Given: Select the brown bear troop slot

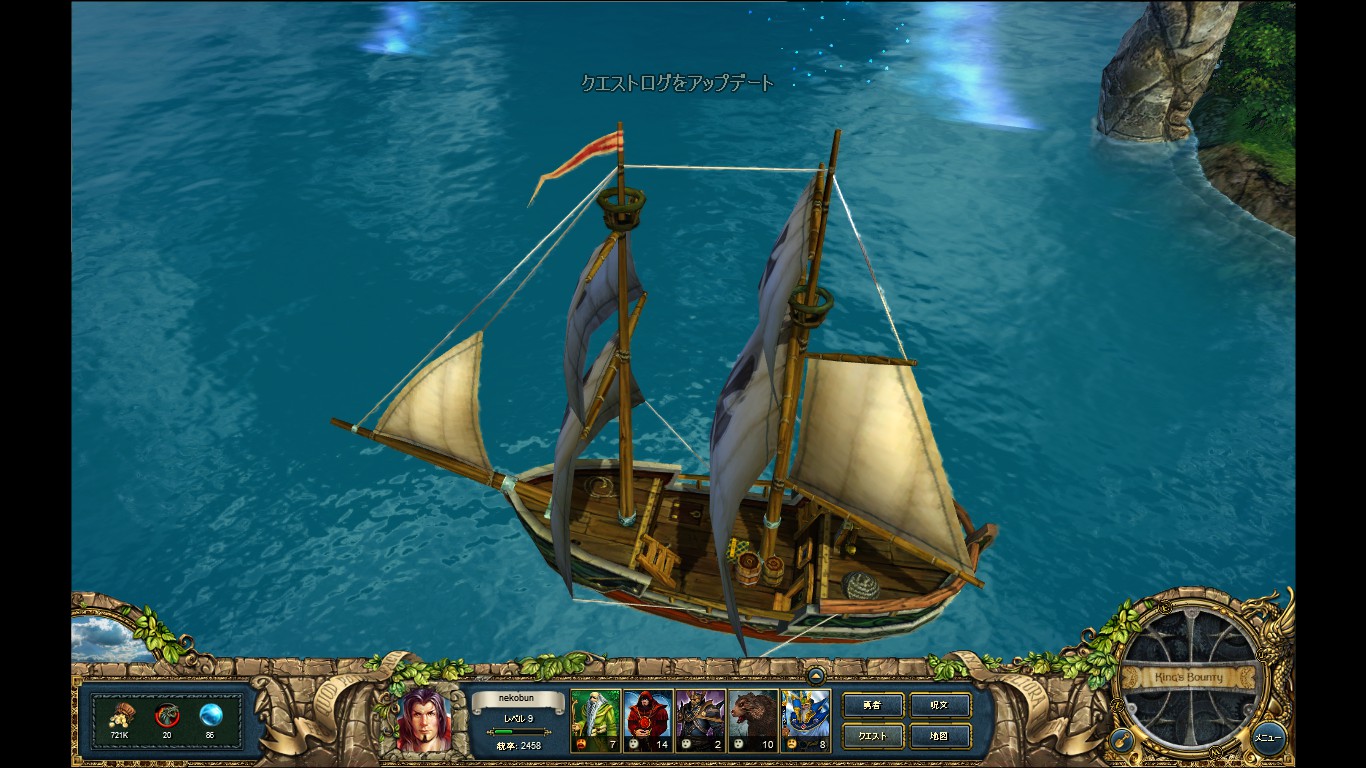Looking at the screenshot, I should pos(752,720).
